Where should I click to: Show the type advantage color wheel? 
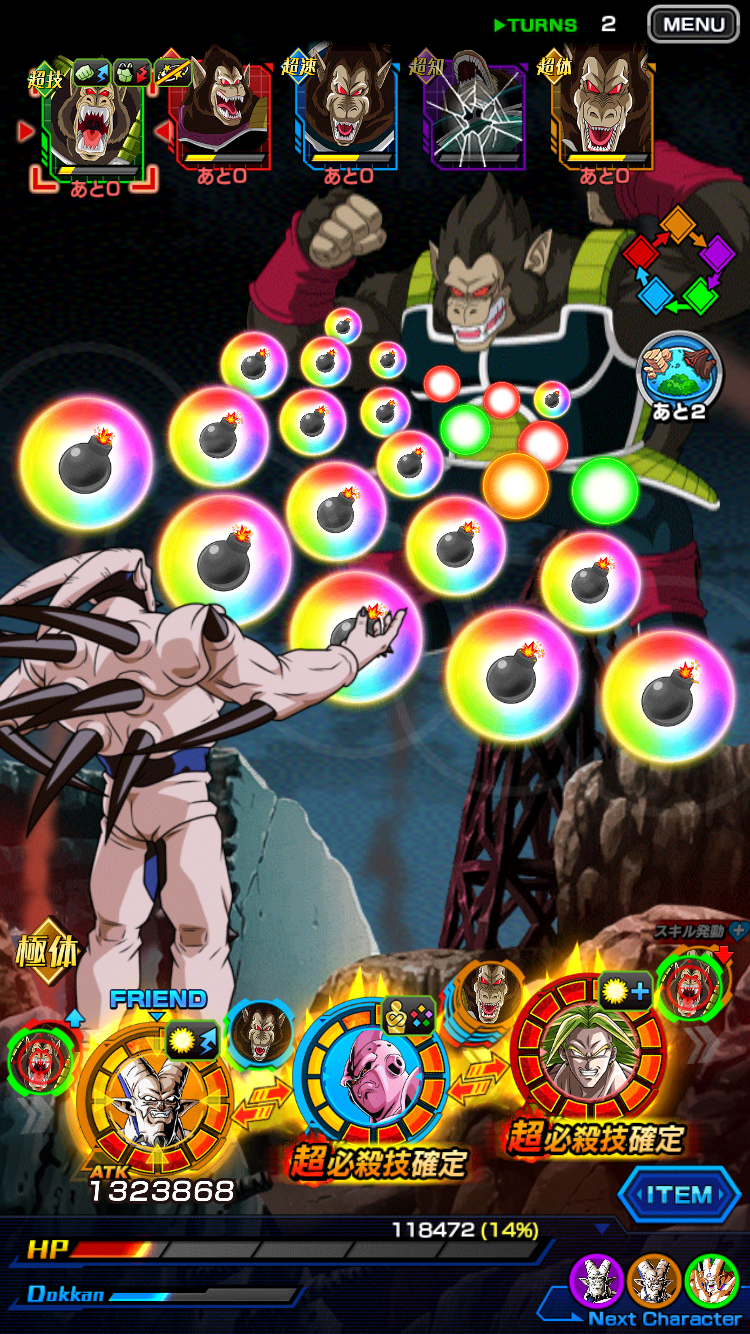[680, 260]
